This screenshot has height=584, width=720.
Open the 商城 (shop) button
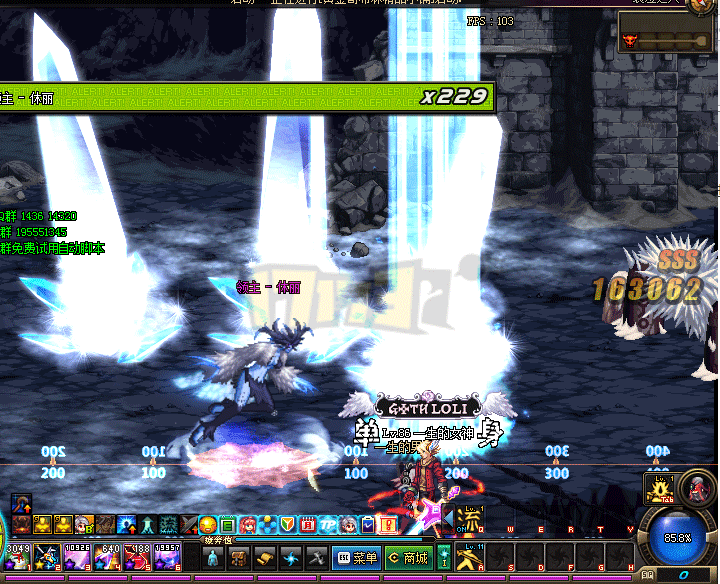tap(408, 558)
